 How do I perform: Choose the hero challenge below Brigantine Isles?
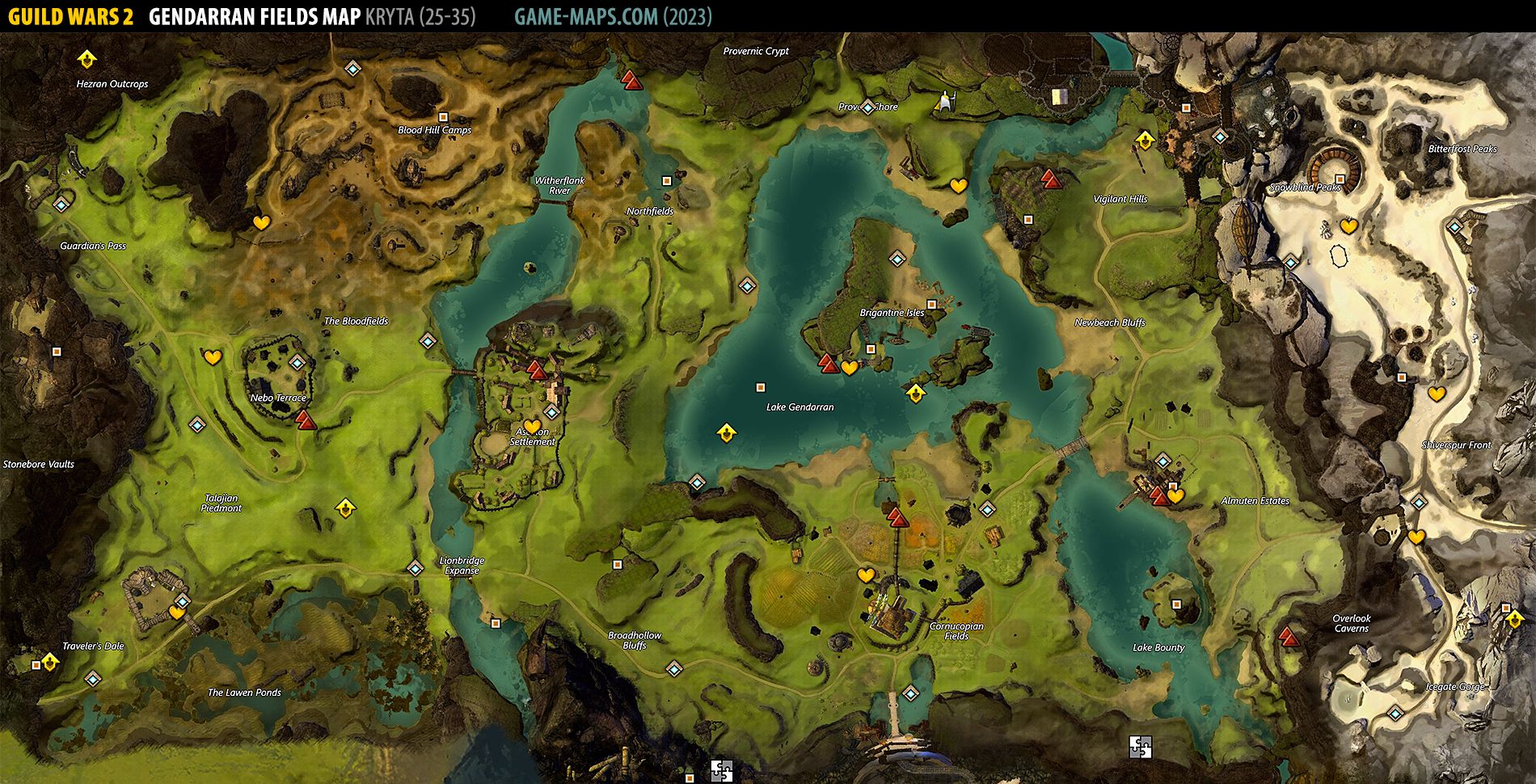pyautogui.click(x=915, y=394)
